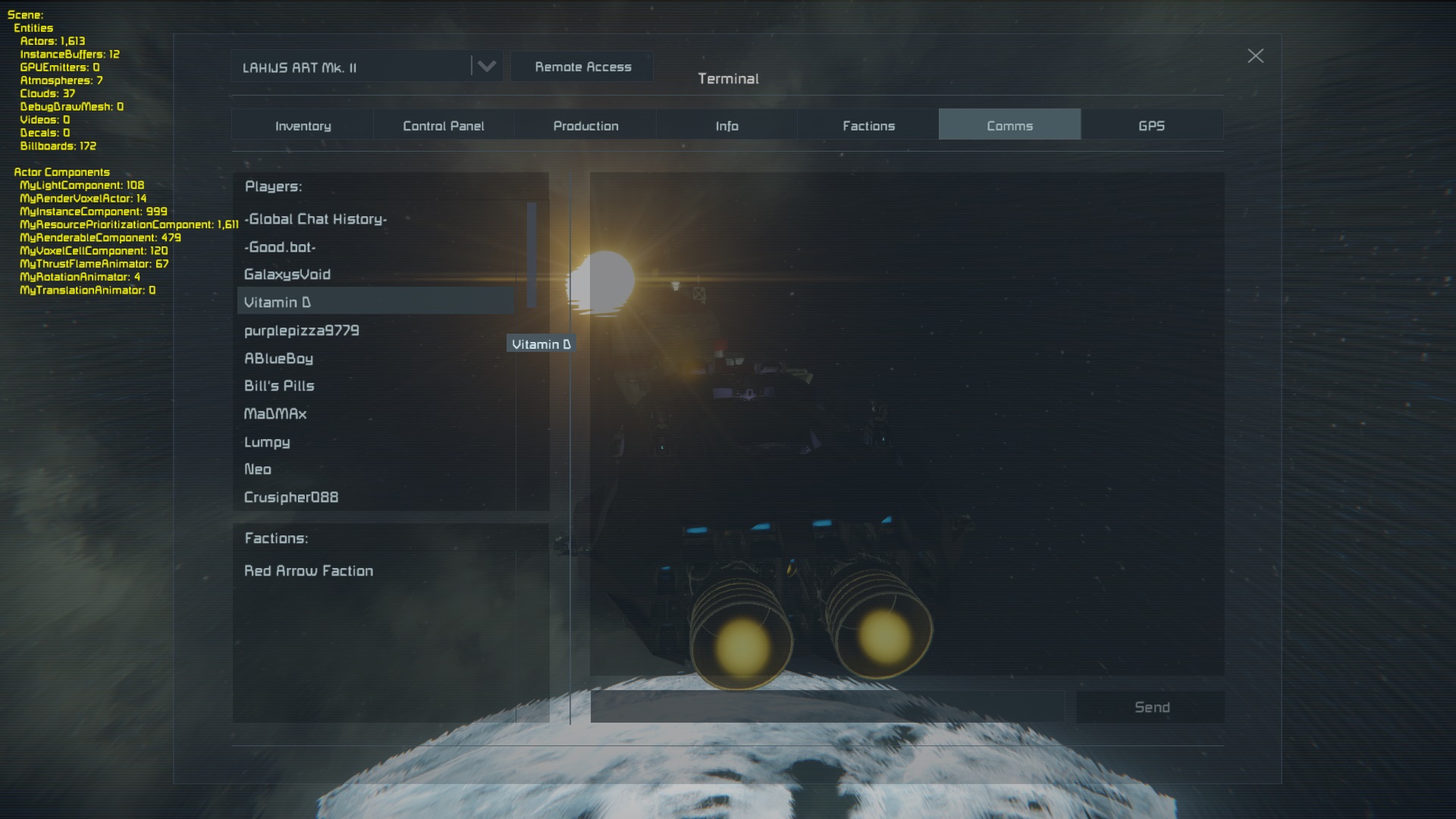Image resolution: width=1456 pixels, height=819 pixels.
Task: Switch to the Factions tab
Action: tap(868, 125)
